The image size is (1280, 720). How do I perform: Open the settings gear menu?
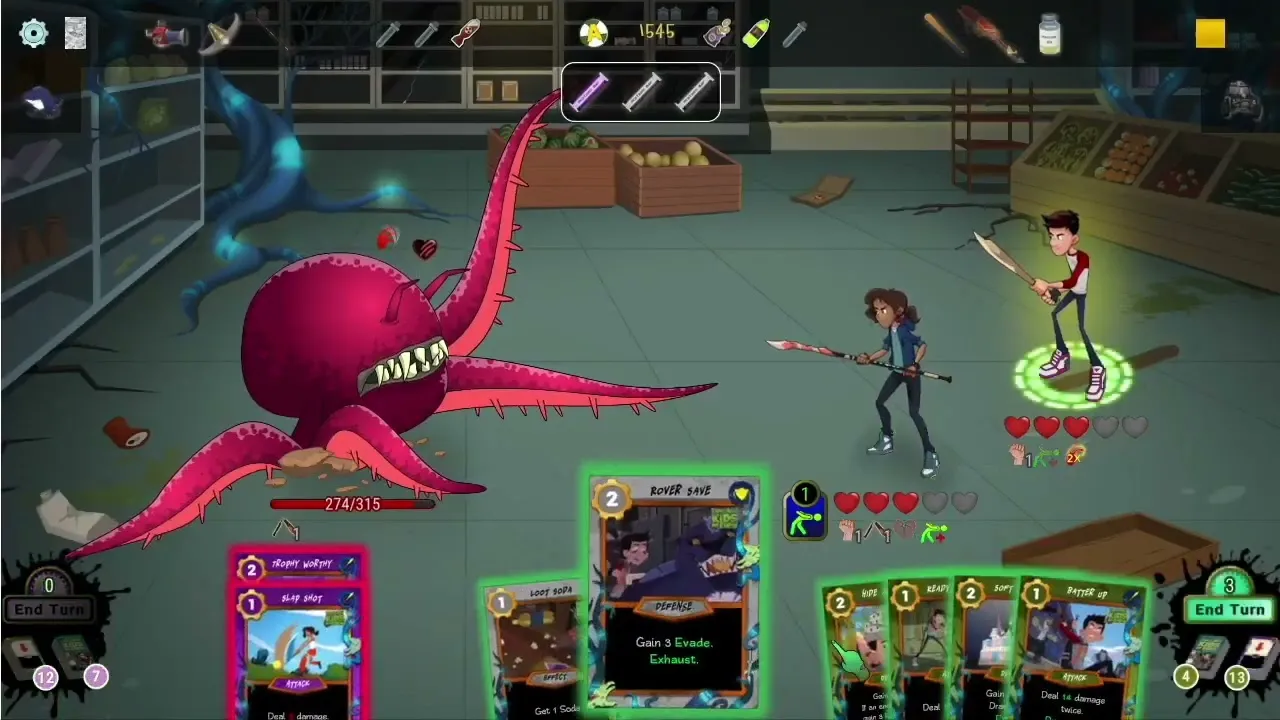(33, 33)
